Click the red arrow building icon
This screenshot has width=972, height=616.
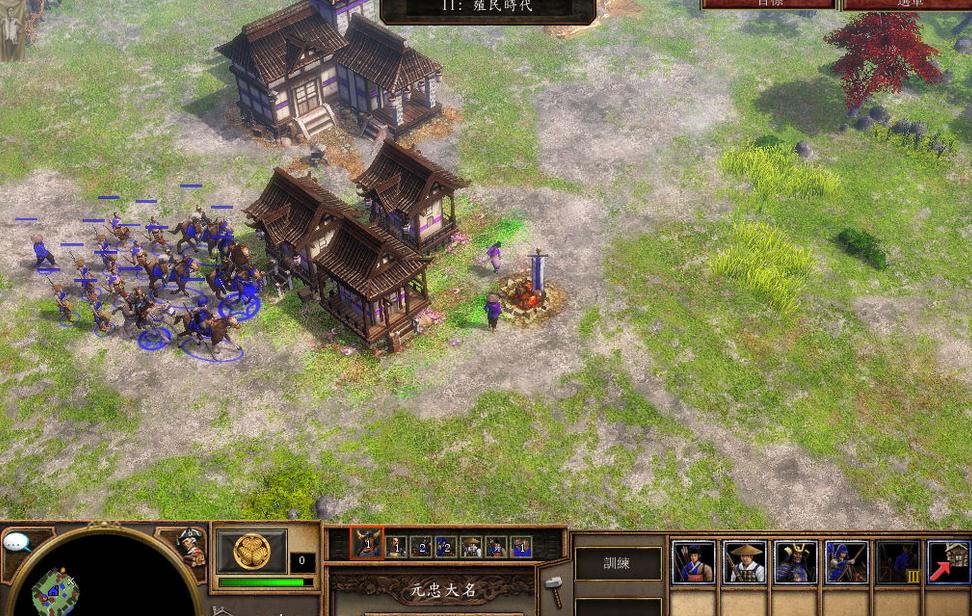(x=948, y=563)
